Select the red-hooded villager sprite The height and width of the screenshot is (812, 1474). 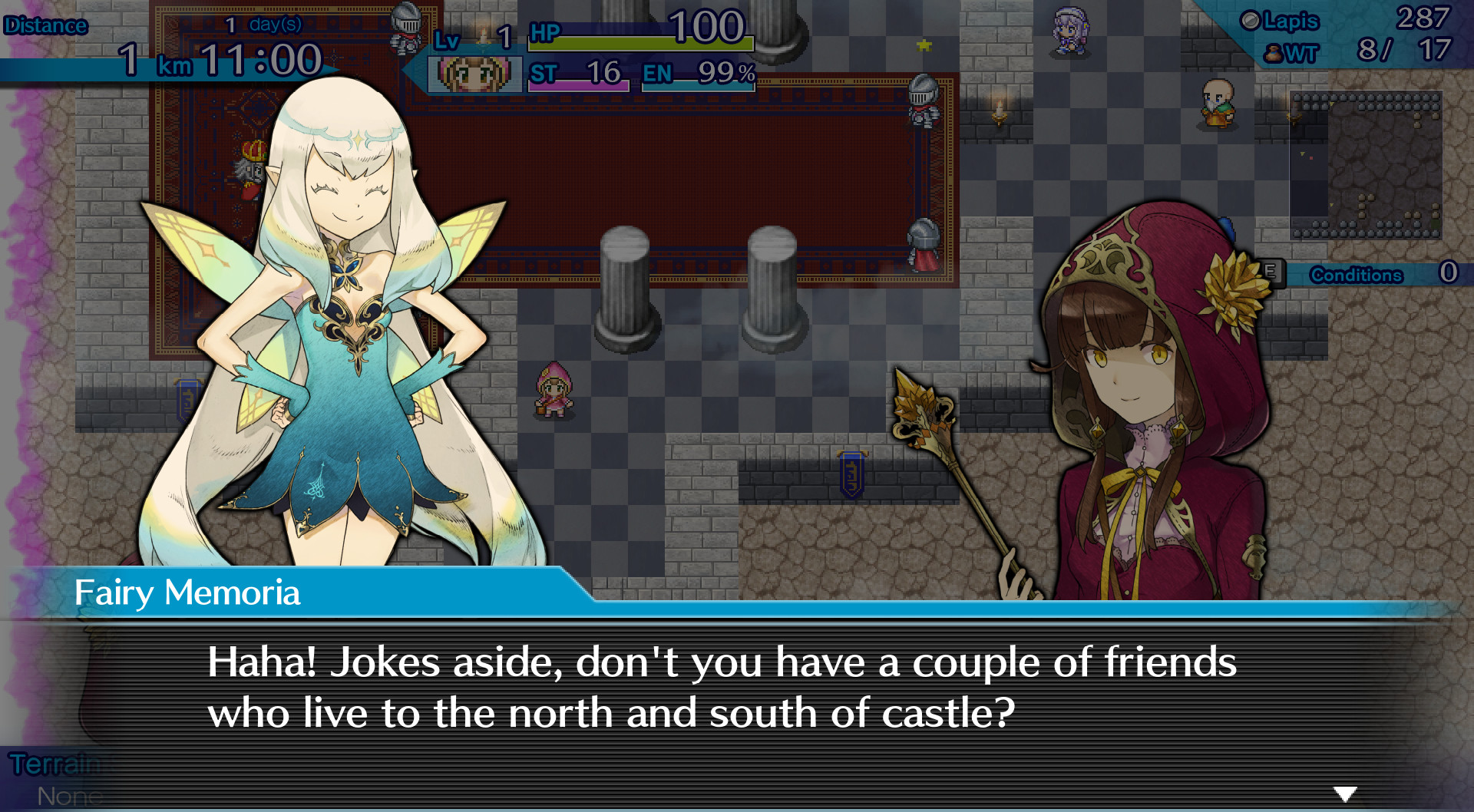click(553, 391)
